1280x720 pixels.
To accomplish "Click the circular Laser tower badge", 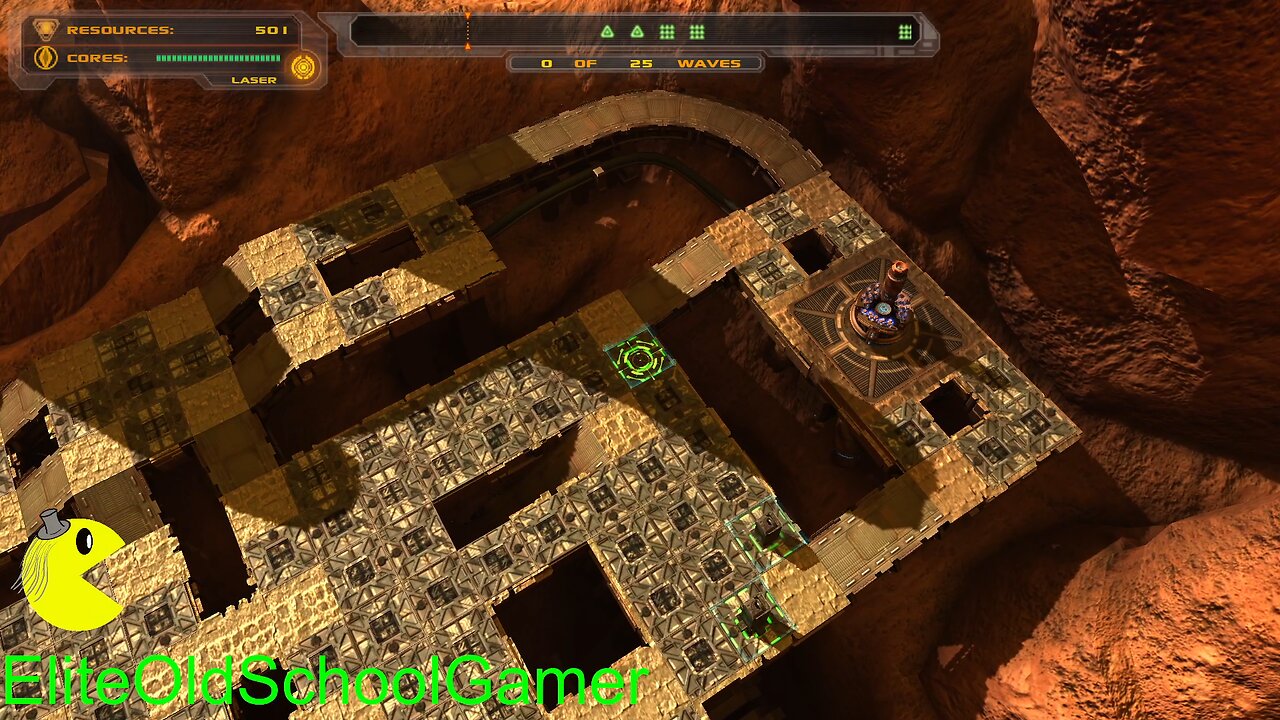I will point(301,67).
